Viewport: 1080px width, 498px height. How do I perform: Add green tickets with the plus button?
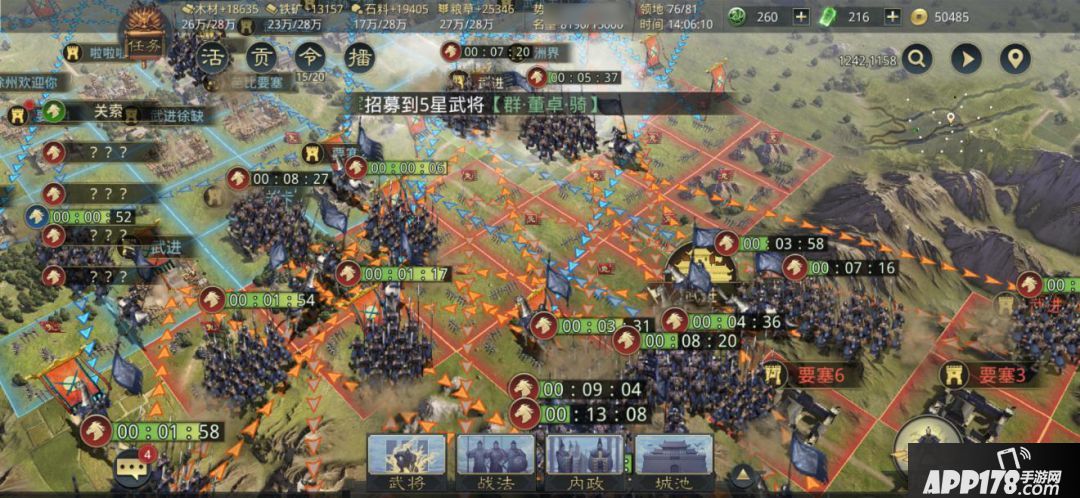pos(892,16)
